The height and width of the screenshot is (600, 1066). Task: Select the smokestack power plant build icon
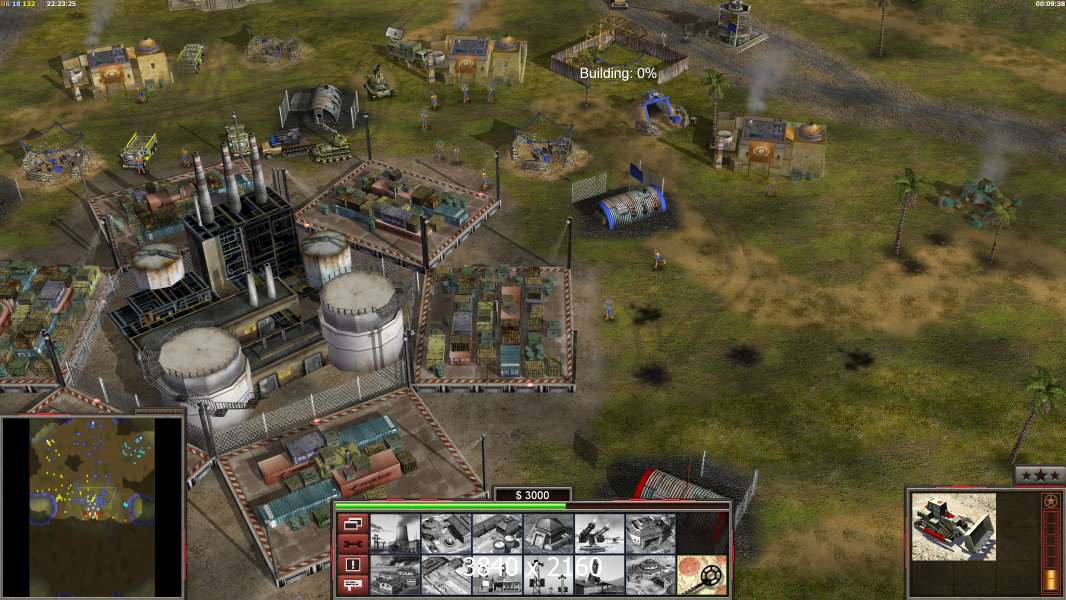click(x=394, y=534)
